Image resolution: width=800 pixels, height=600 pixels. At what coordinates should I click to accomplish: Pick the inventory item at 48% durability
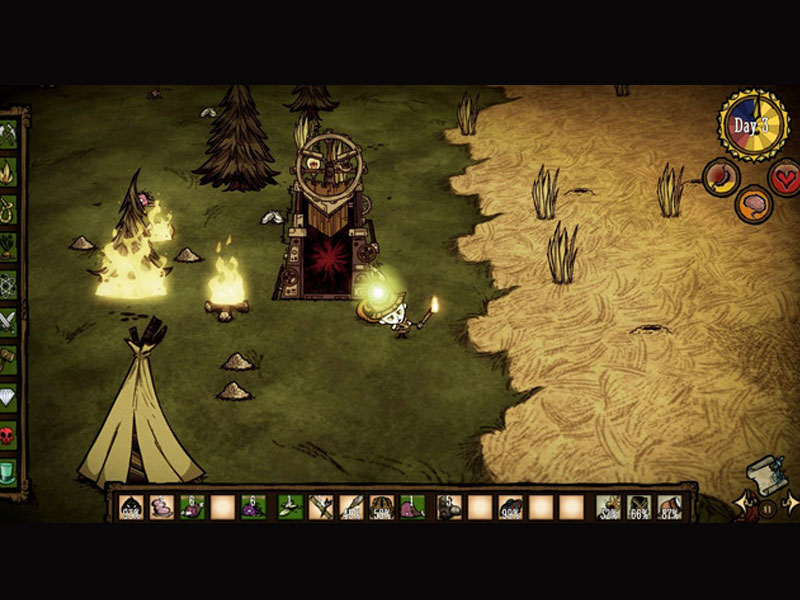click(351, 507)
